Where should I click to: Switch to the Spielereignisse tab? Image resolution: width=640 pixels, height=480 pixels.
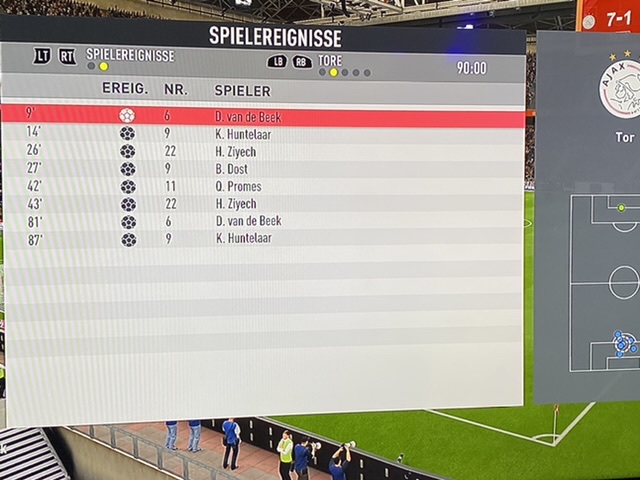pos(130,55)
